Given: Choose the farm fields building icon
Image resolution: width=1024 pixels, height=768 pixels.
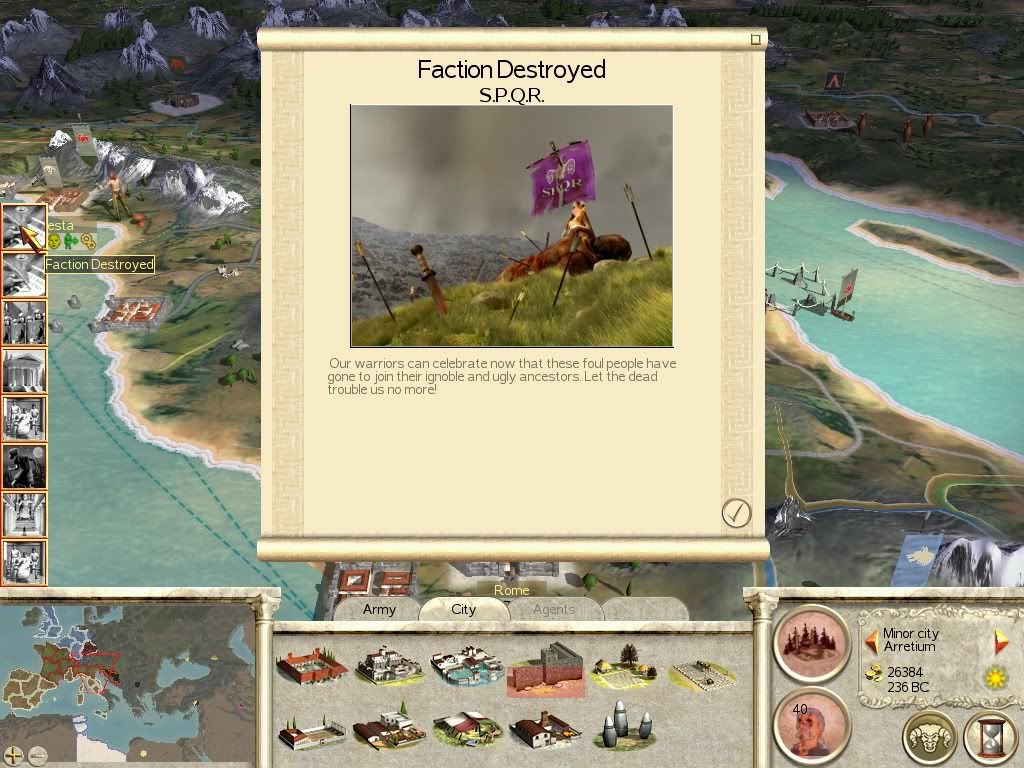Looking at the screenshot, I should [625, 665].
